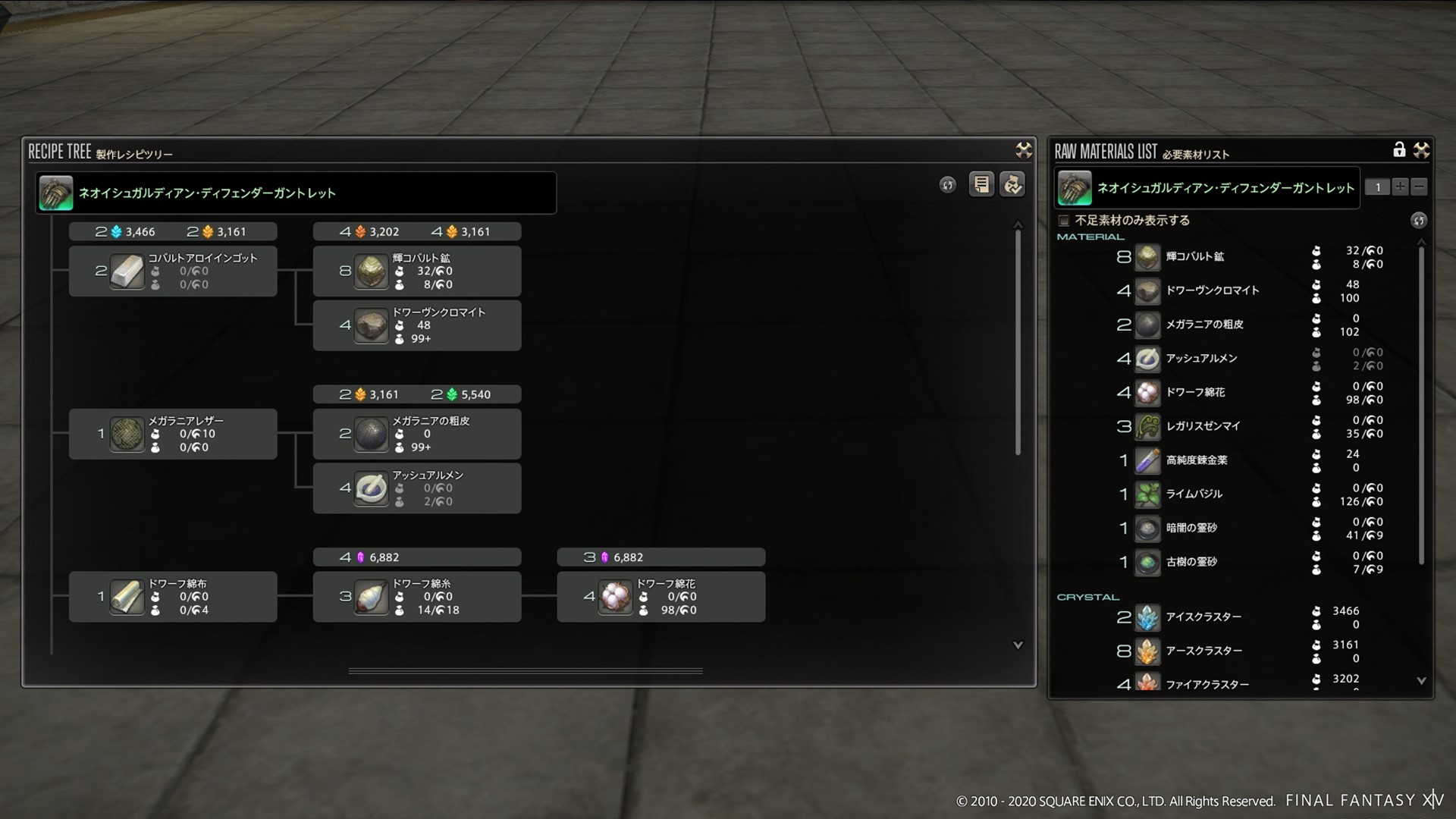Image resolution: width=1456 pixels, height=819 pixels.
Task: Select the ドワーフ綿糸 recipe node
Action: pos(416,597)
